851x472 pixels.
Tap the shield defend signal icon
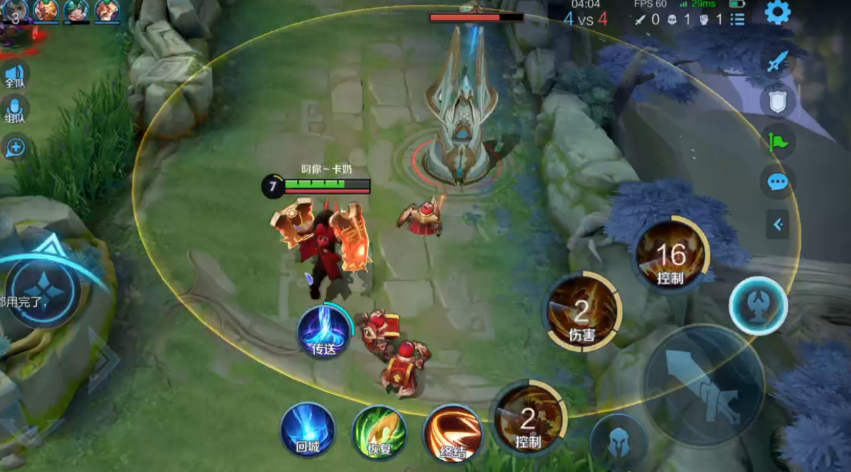(777, 100)
